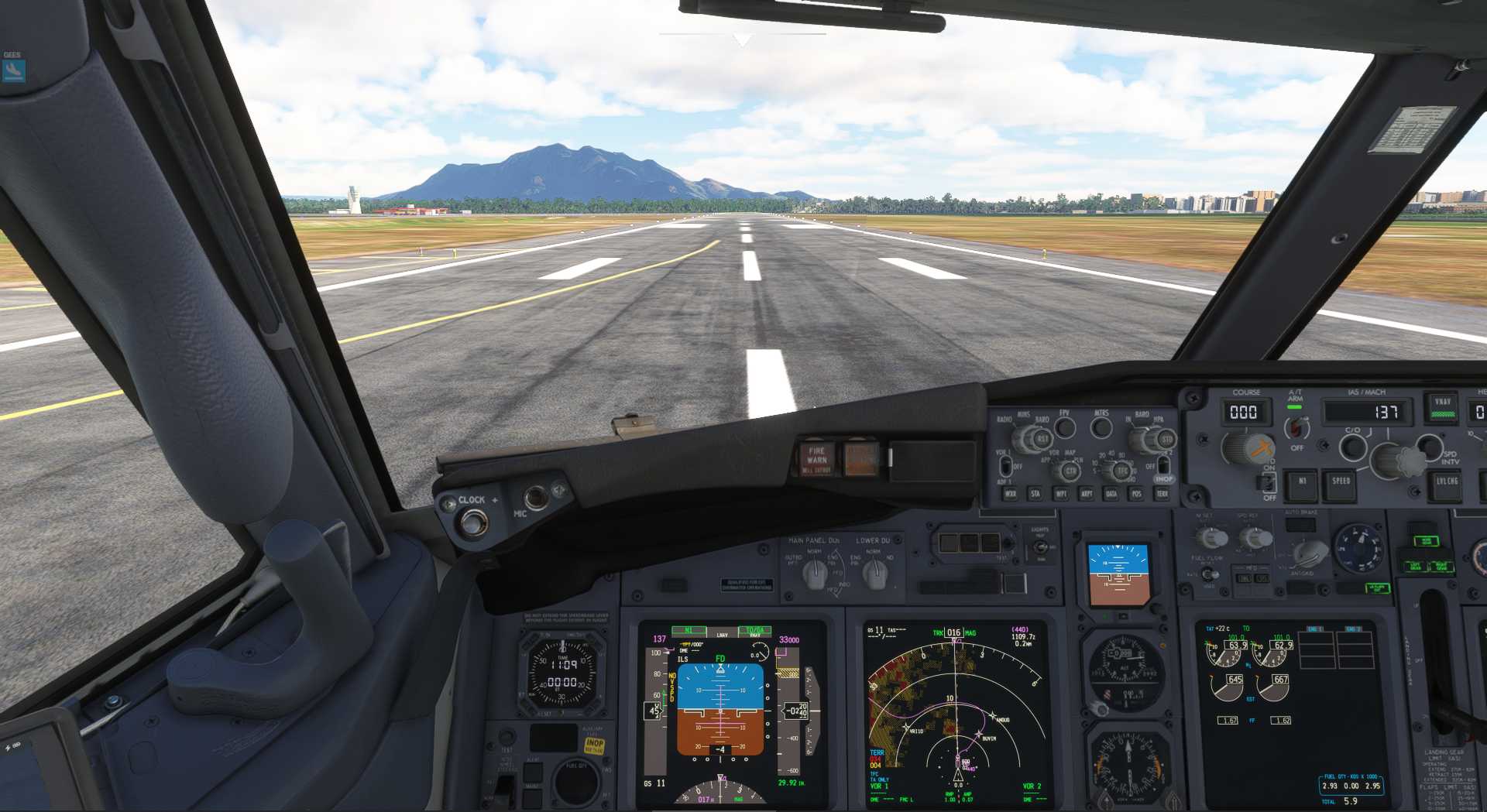Toggle the WPT waypoint display button
Viewport: 1487px width, 812px height.
click(x=1061, y=493)
